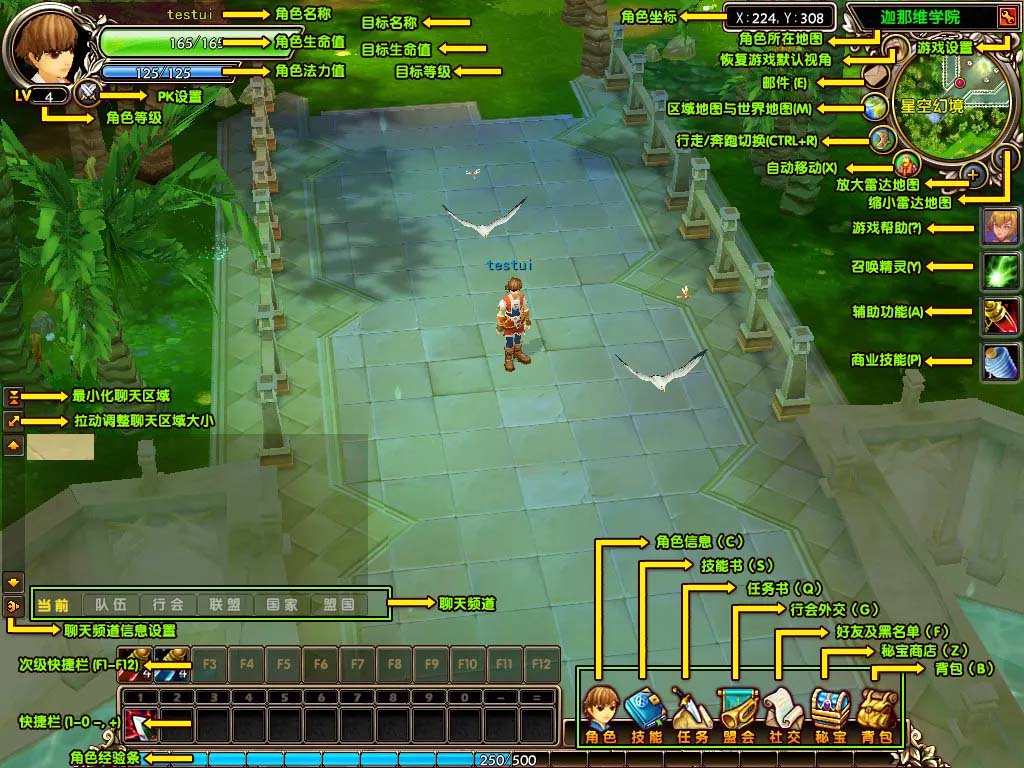Open the 任务 quest book
This screenshot has height=768, width=1024.
tap(692, 714)
